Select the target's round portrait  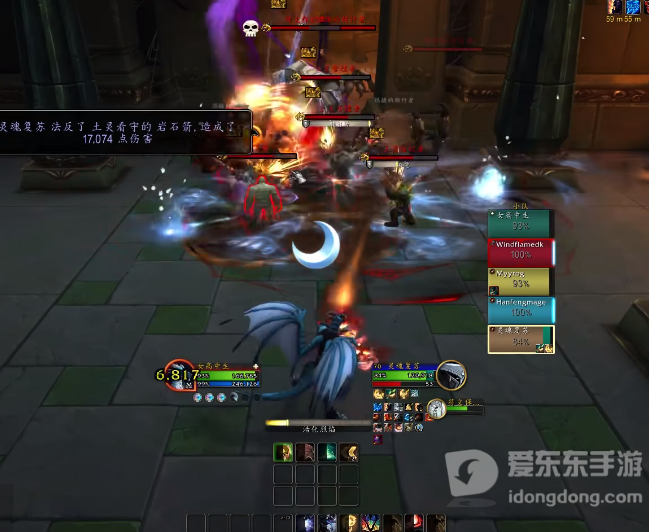coord(451,375)
